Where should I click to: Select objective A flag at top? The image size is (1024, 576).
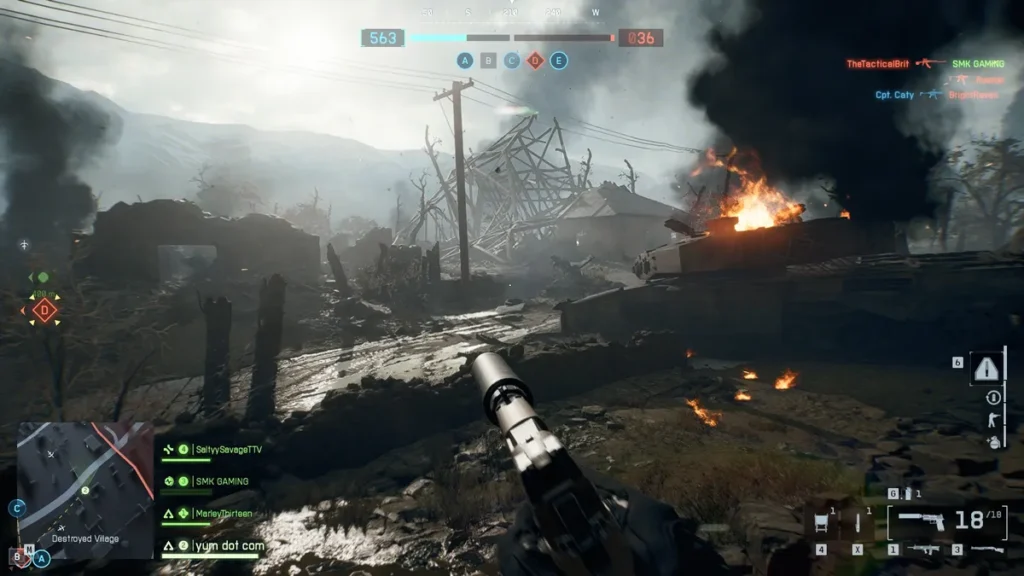pyautogui.click(x=465, y=60)
